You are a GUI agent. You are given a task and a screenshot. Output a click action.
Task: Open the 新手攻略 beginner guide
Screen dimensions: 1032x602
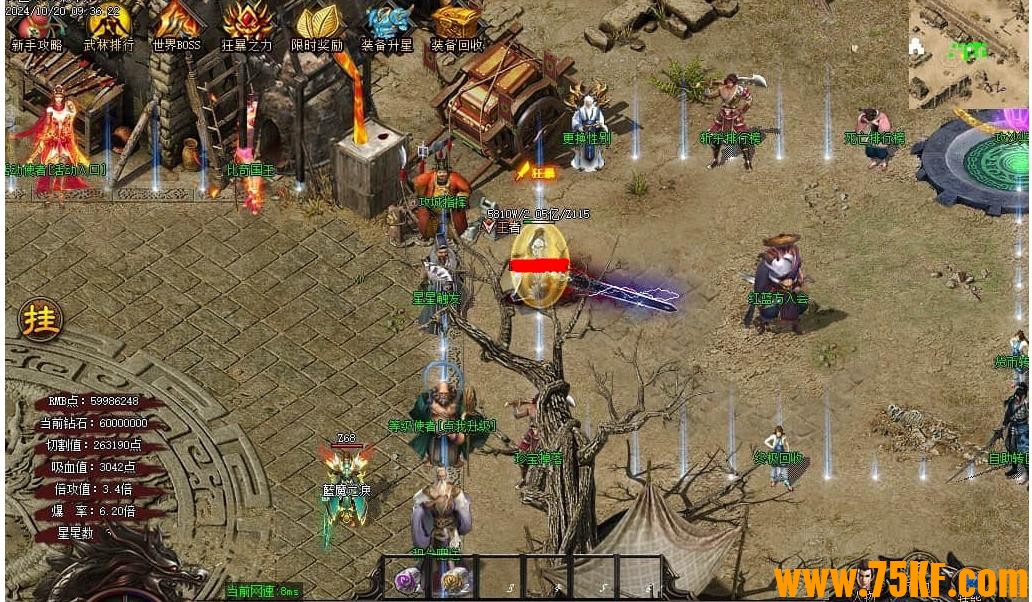(36, 26)
